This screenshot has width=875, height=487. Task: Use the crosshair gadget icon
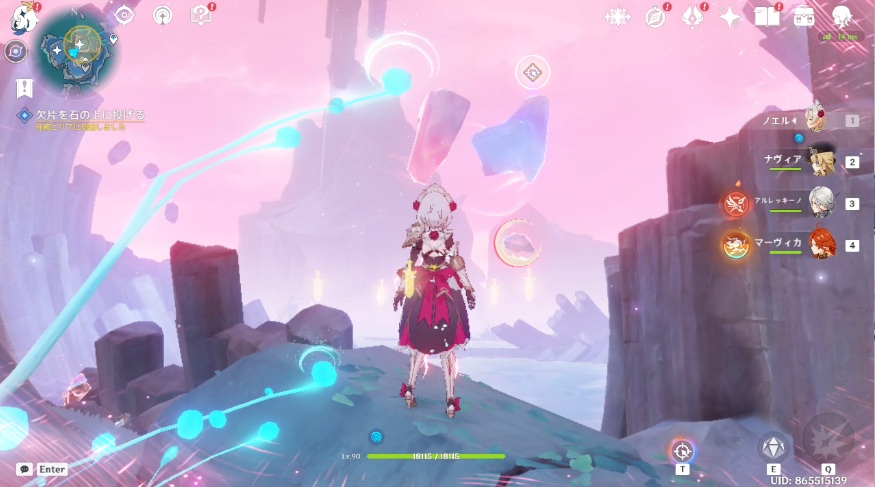coord(682,449)
